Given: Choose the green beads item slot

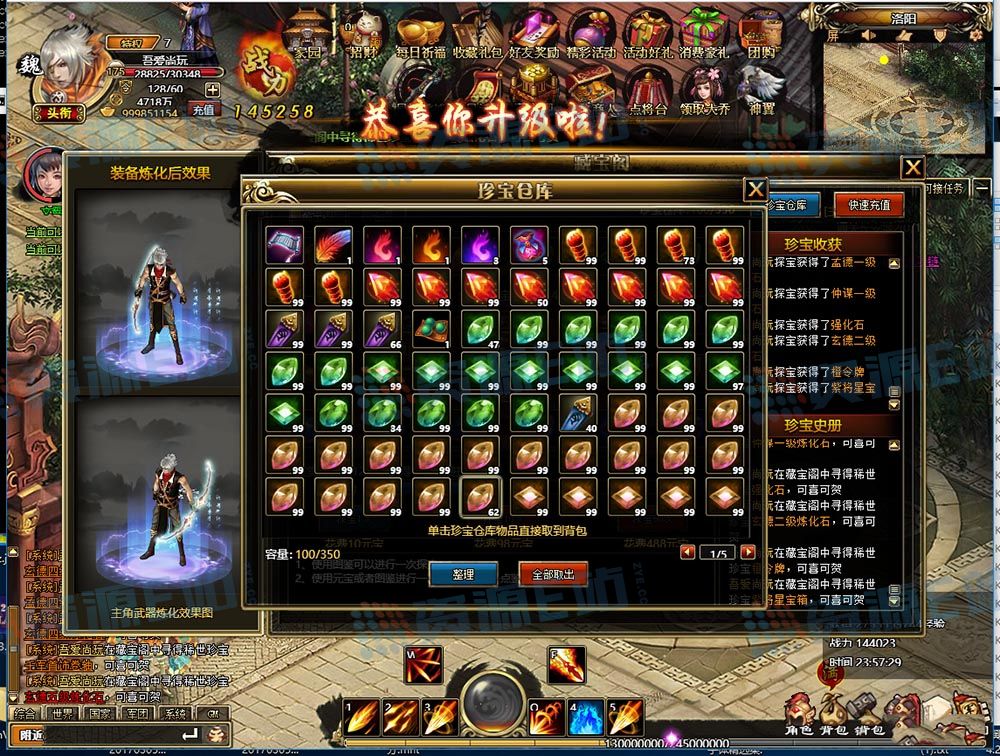Looking at the screenshot, I should tap(429, 329).
